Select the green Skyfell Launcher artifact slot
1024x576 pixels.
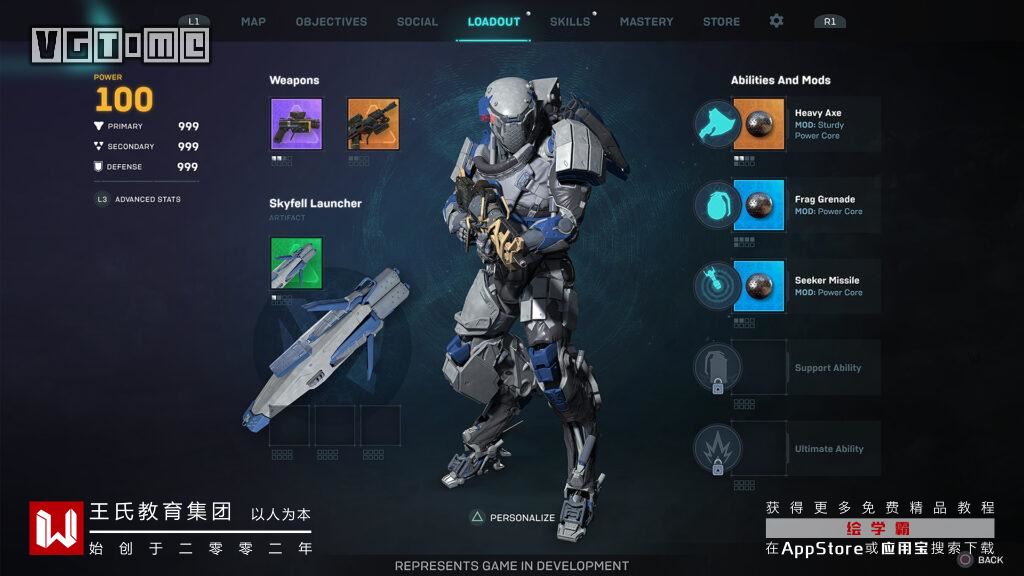(x=296, y=264)
